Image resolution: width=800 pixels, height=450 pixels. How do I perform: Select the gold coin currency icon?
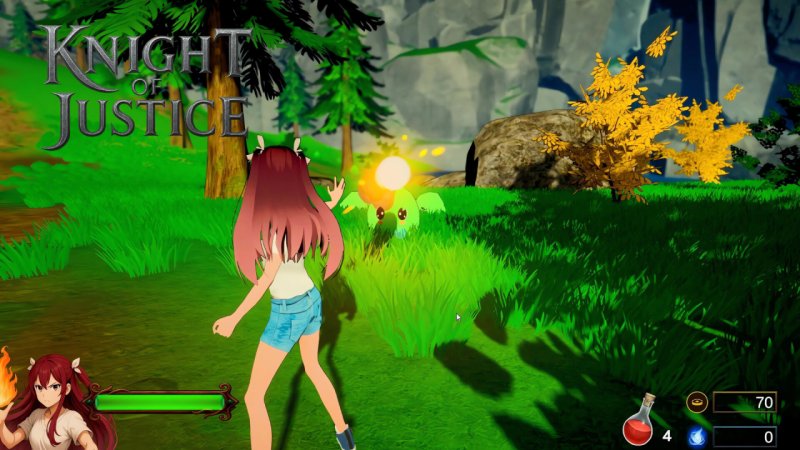point(696,402)
